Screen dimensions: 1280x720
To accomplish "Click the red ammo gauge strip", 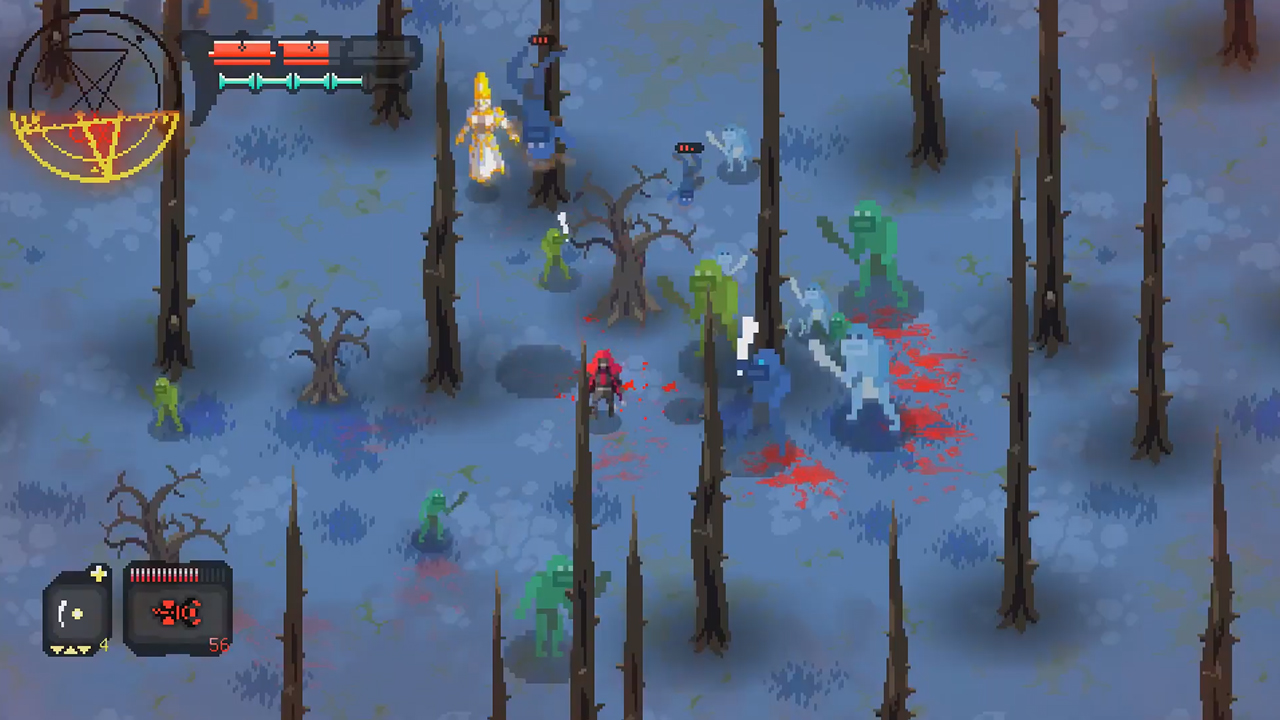I will [165, 572].
